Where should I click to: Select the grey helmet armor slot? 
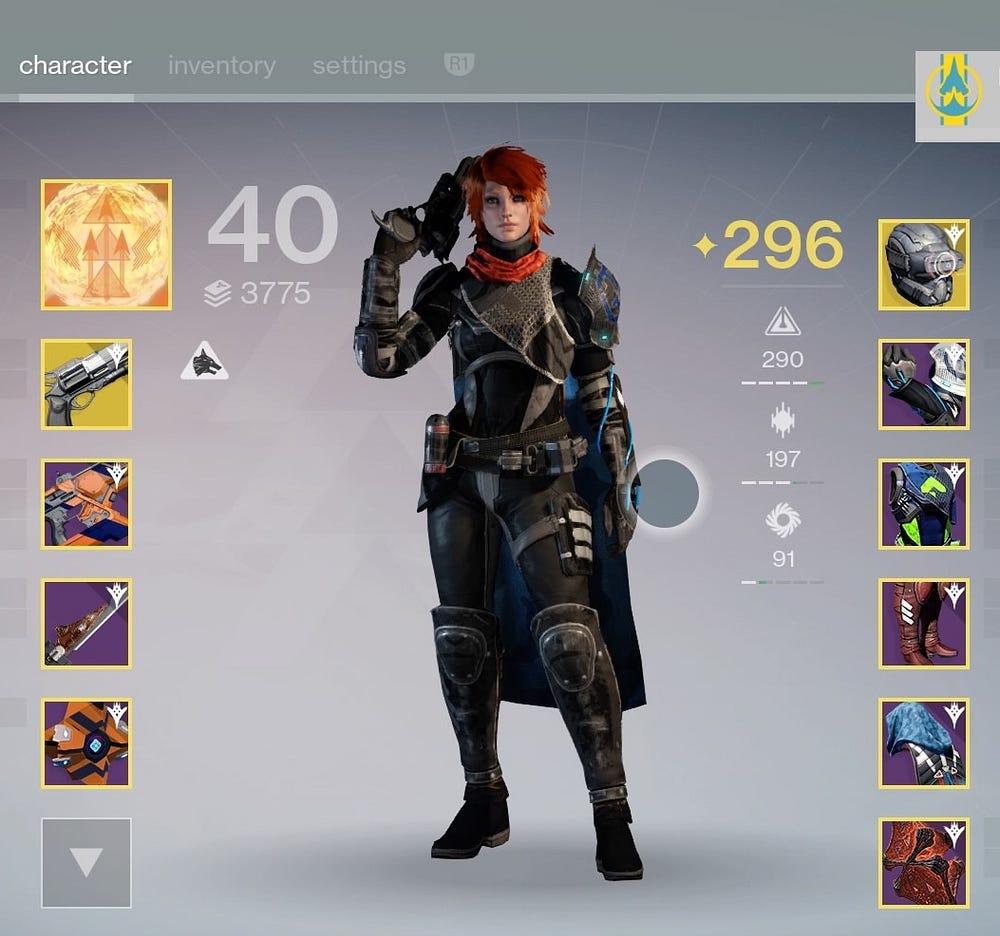924,264
